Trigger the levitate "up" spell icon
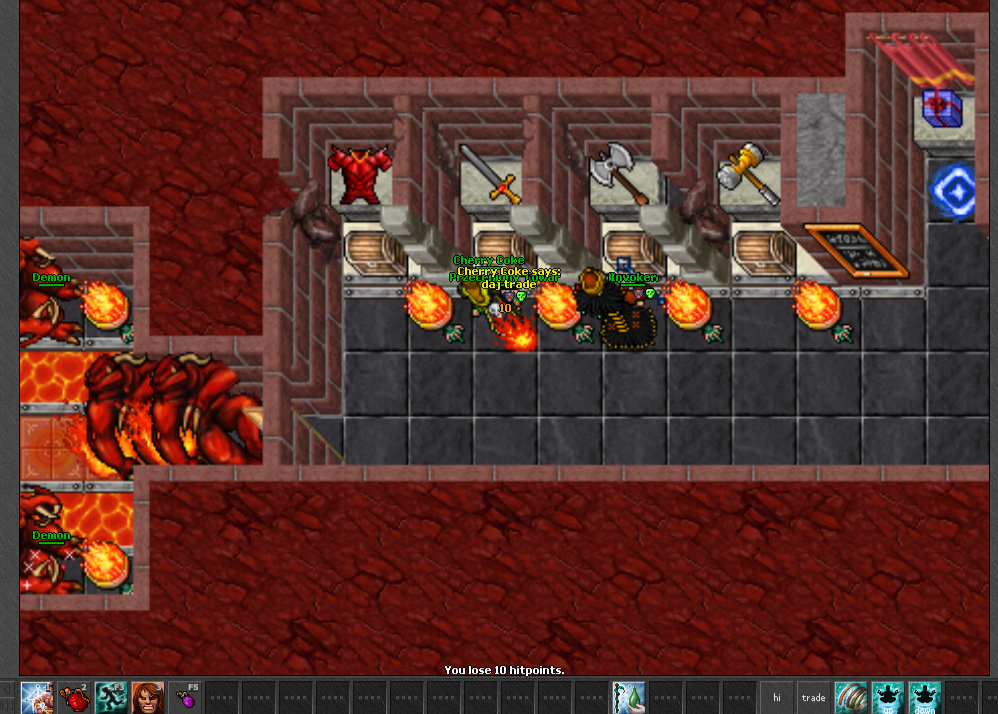Viewport: 998px width, 714px height. click(x=888, y=697)
